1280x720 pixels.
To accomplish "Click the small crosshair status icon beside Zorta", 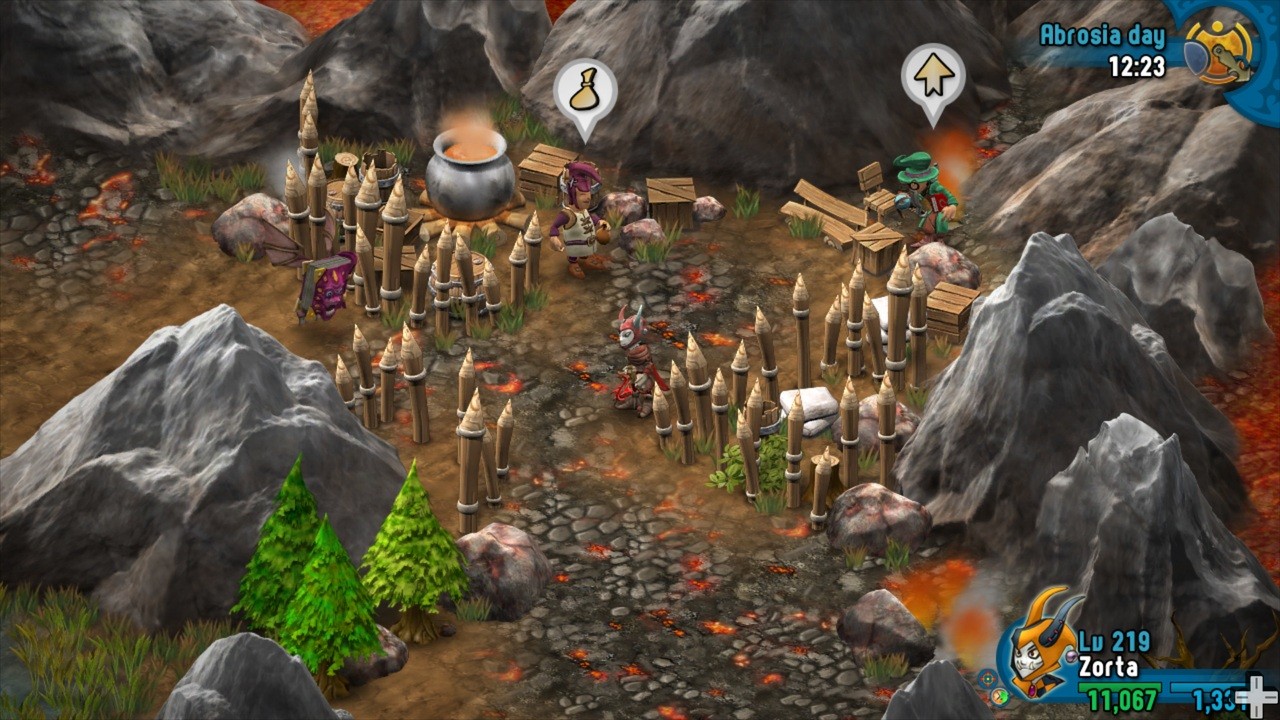I will [x=987, y=677].
